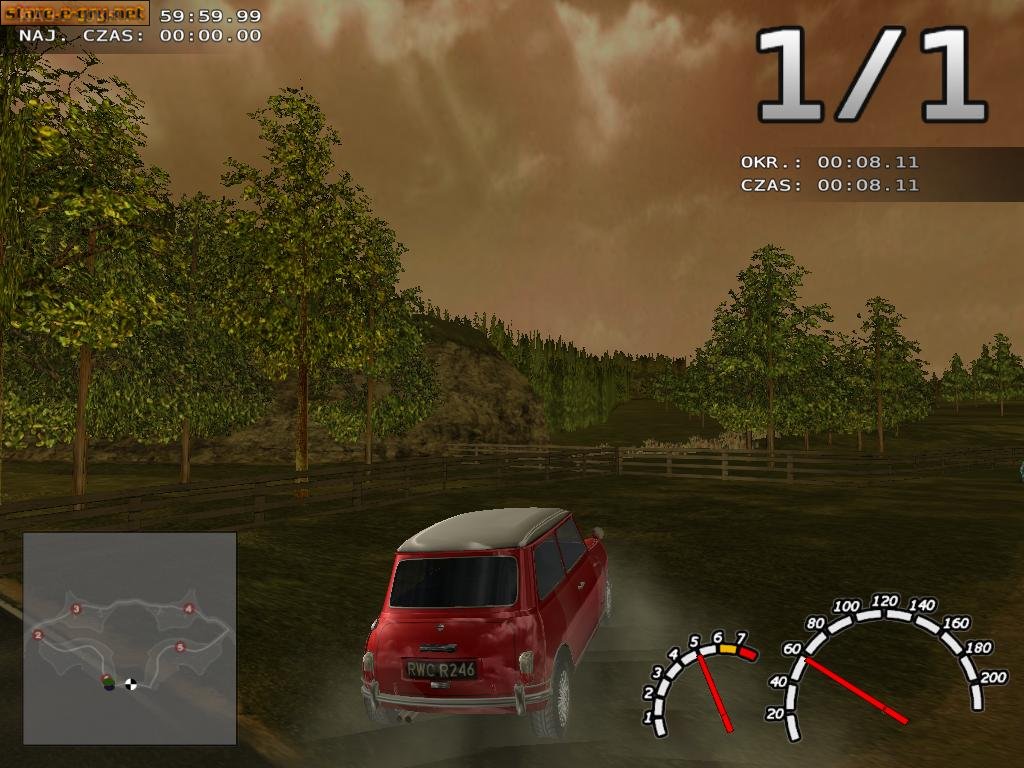This screenshot has height=768, width=1024.
Task: Click the track minimap
Action: [130, 638]
